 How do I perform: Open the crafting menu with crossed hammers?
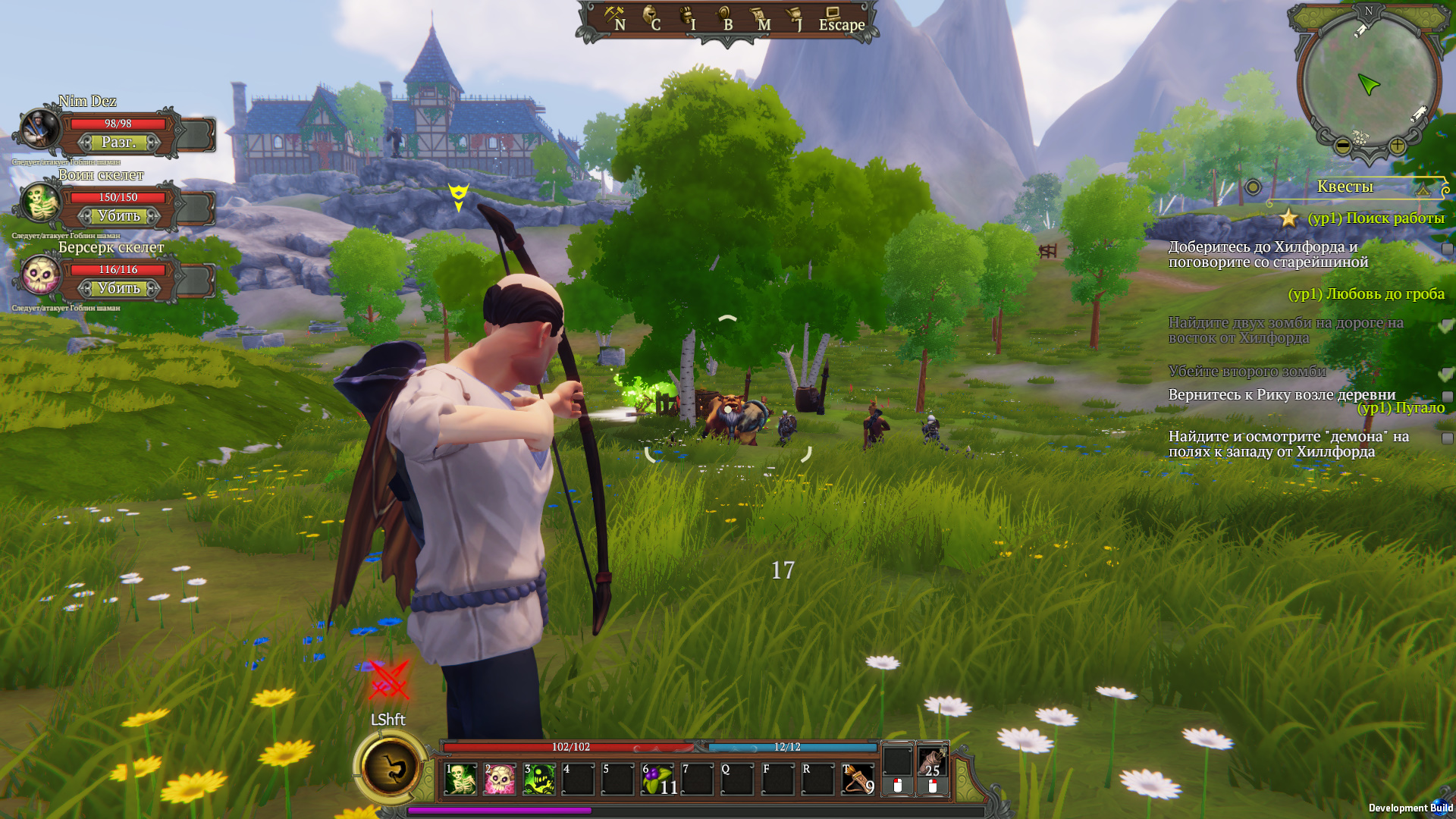tap(614, 17)
